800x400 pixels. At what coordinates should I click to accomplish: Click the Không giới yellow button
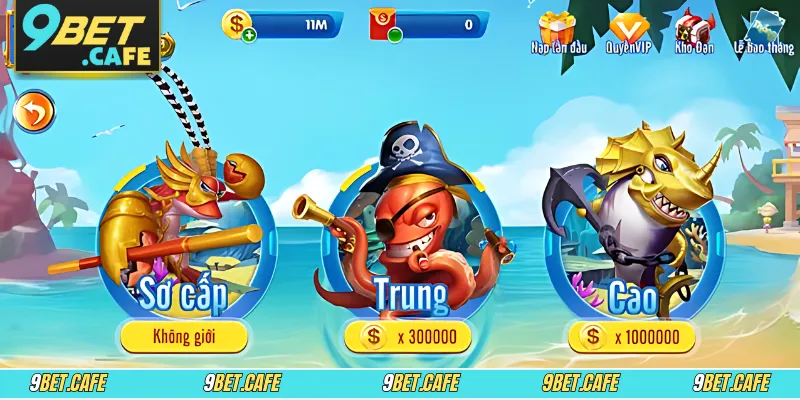point(184,337)
